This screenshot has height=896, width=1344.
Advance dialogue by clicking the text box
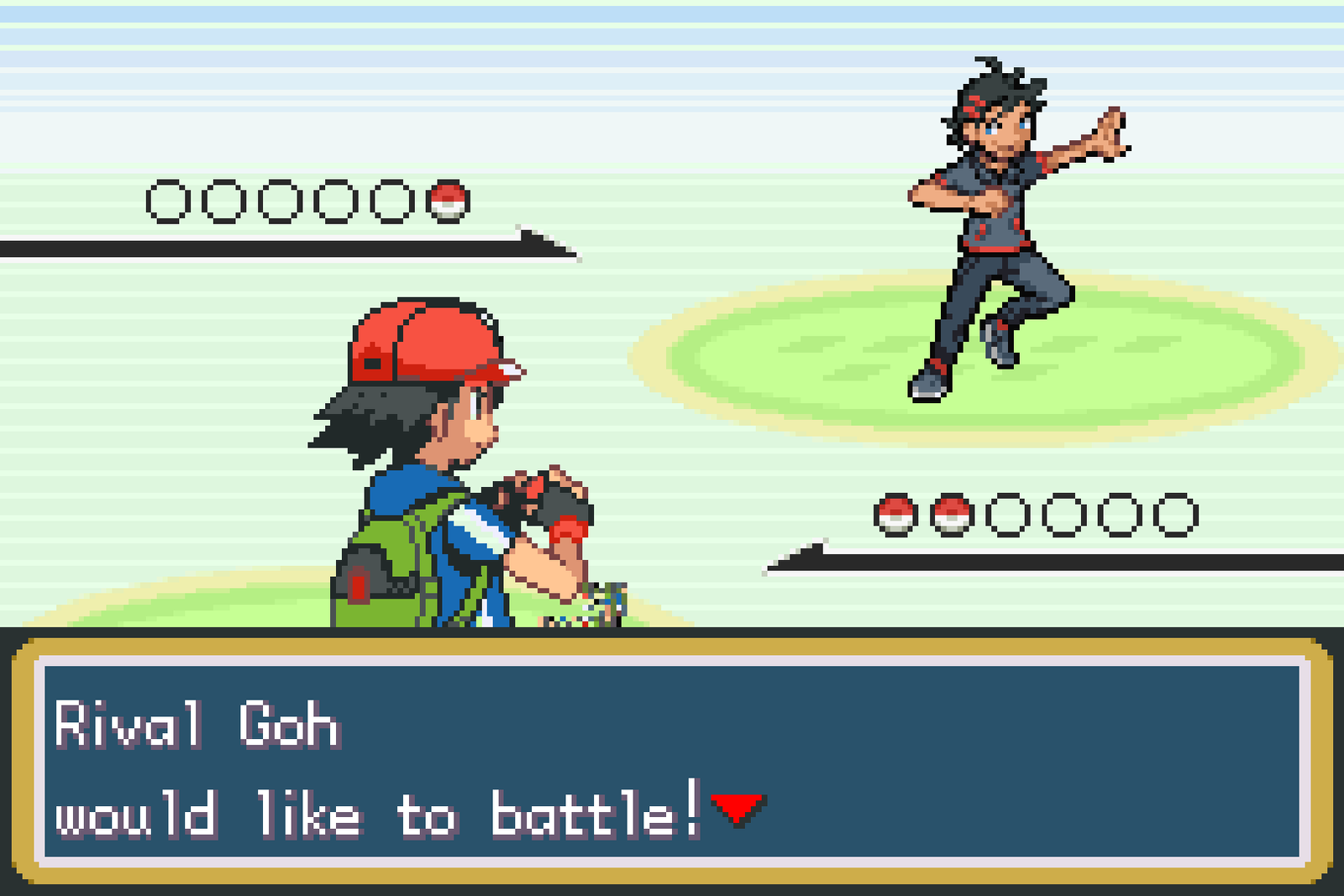click(x=672, y=764)
